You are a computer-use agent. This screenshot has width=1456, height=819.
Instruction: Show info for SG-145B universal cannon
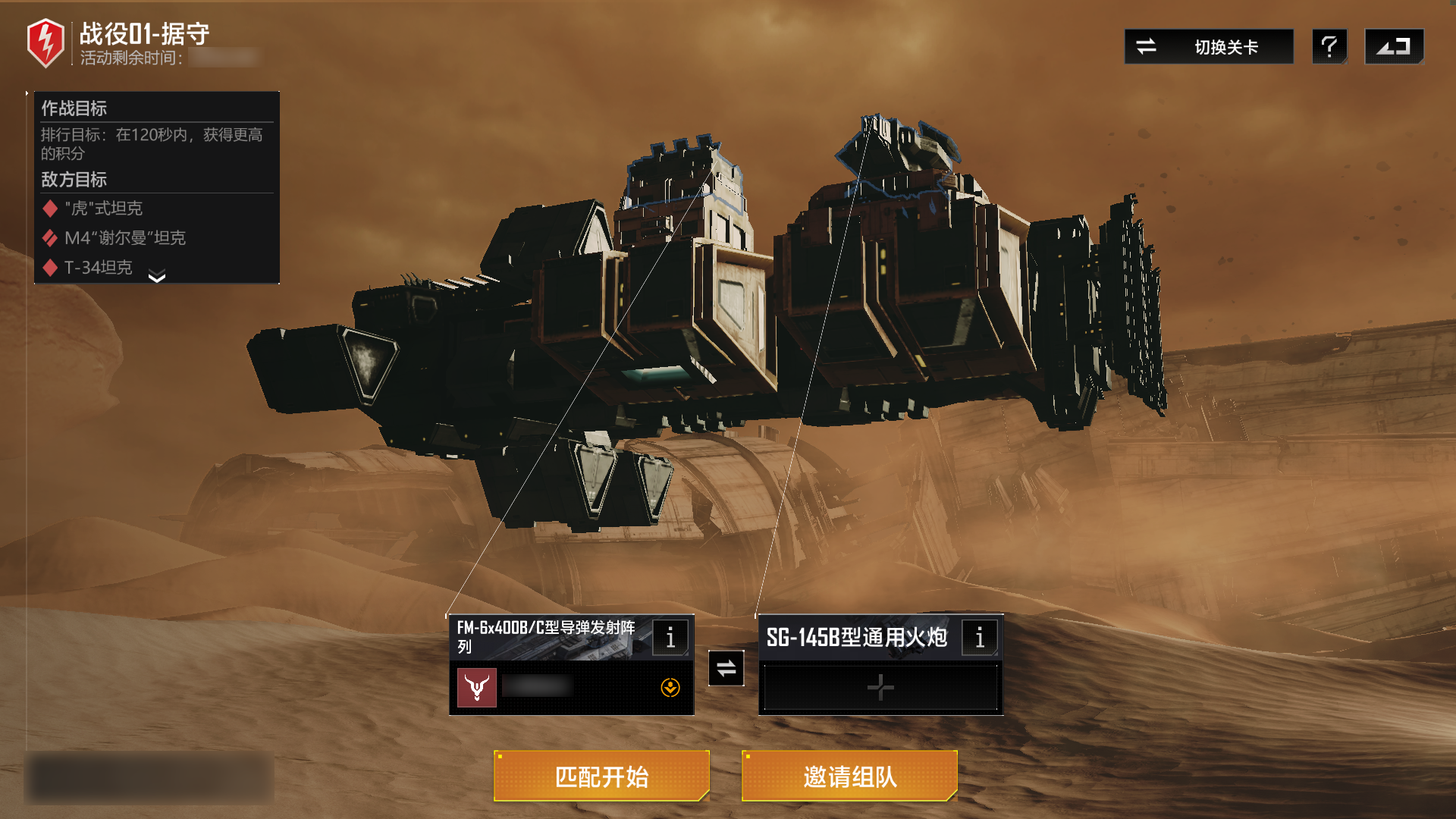(980, 638)
